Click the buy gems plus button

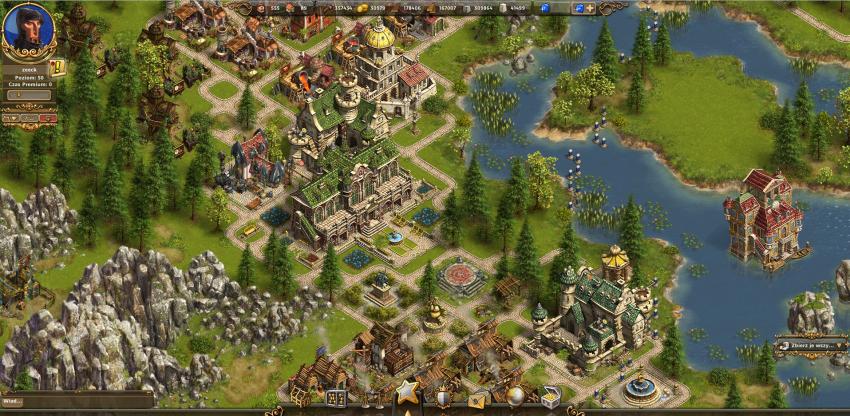pyautogui.click(x=589, y=8)
